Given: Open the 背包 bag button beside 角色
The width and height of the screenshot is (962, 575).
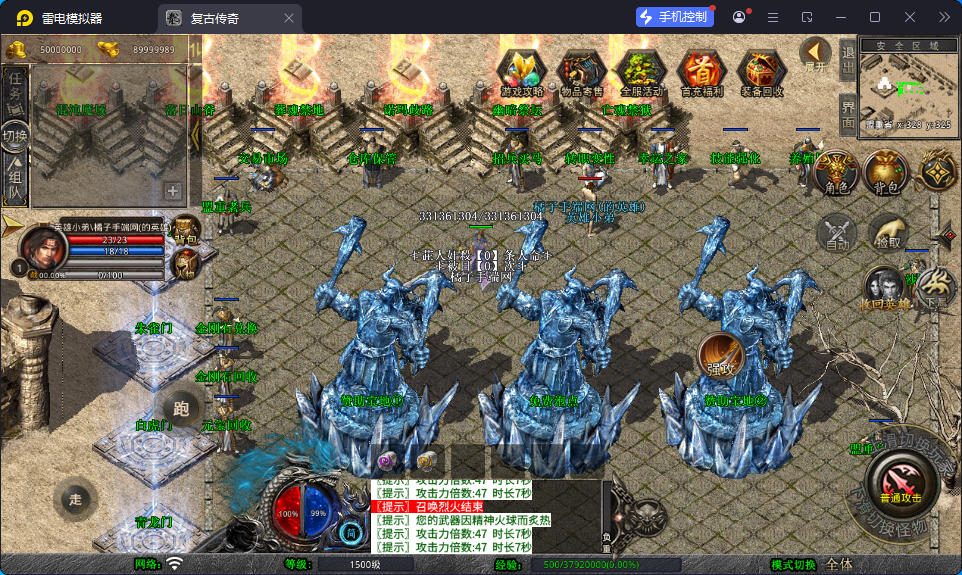Looking at the screenshot, I should pyautogui.click(x=886, y=173).
